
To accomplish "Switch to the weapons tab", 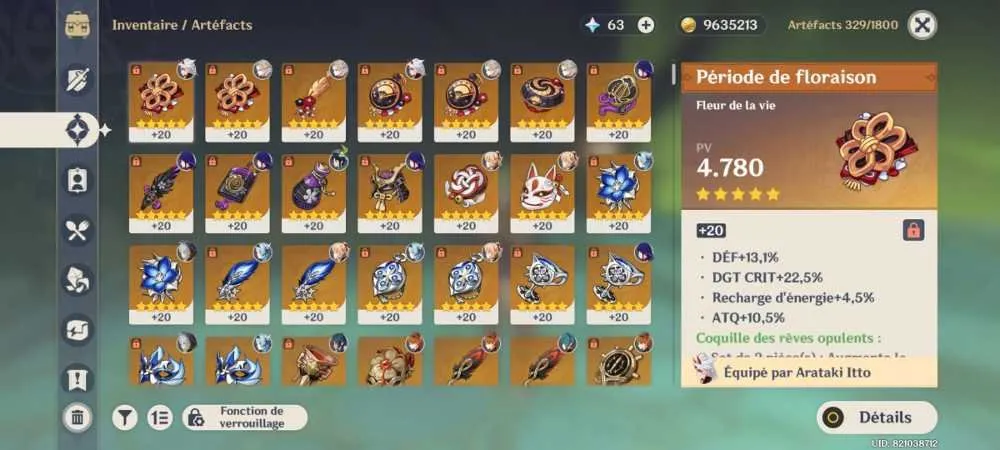I will 78,79.
